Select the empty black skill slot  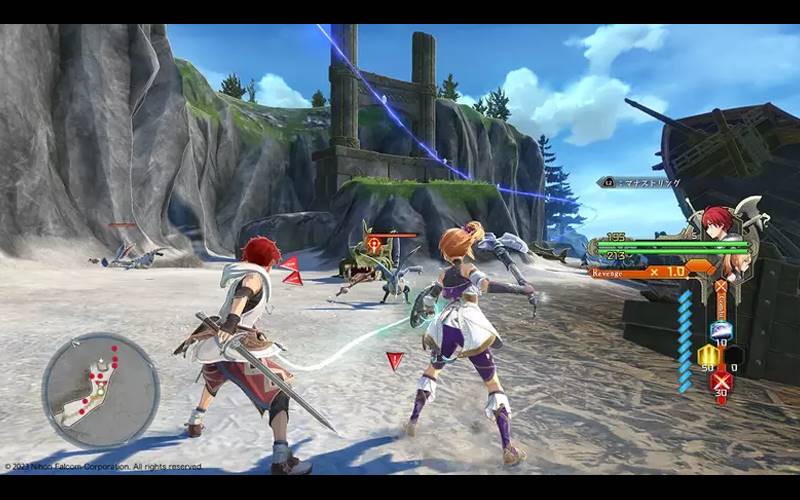(x=733, y=355)
